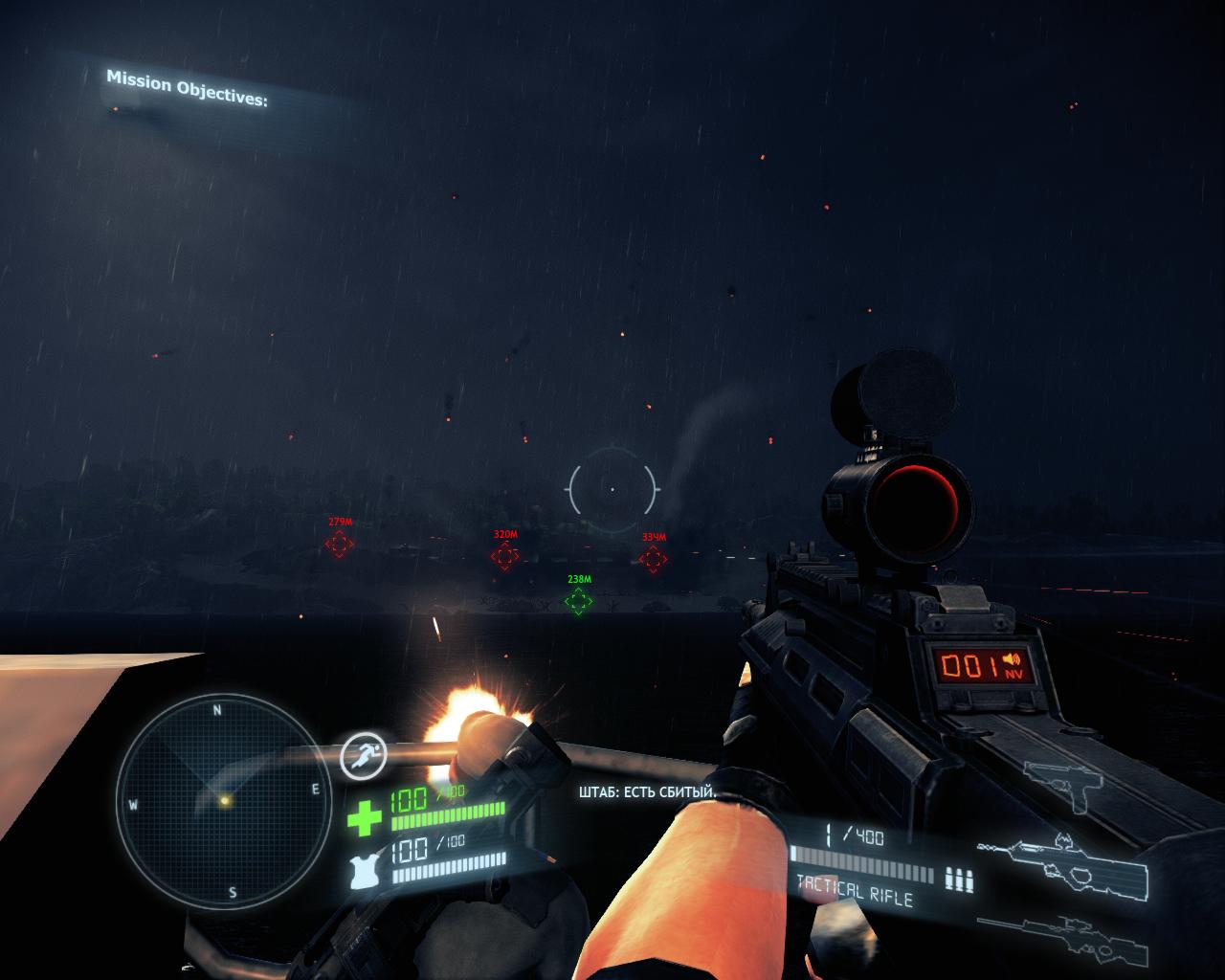Target the green 238m objective marker
This screenshot has width=1225, height=980.
578,601
